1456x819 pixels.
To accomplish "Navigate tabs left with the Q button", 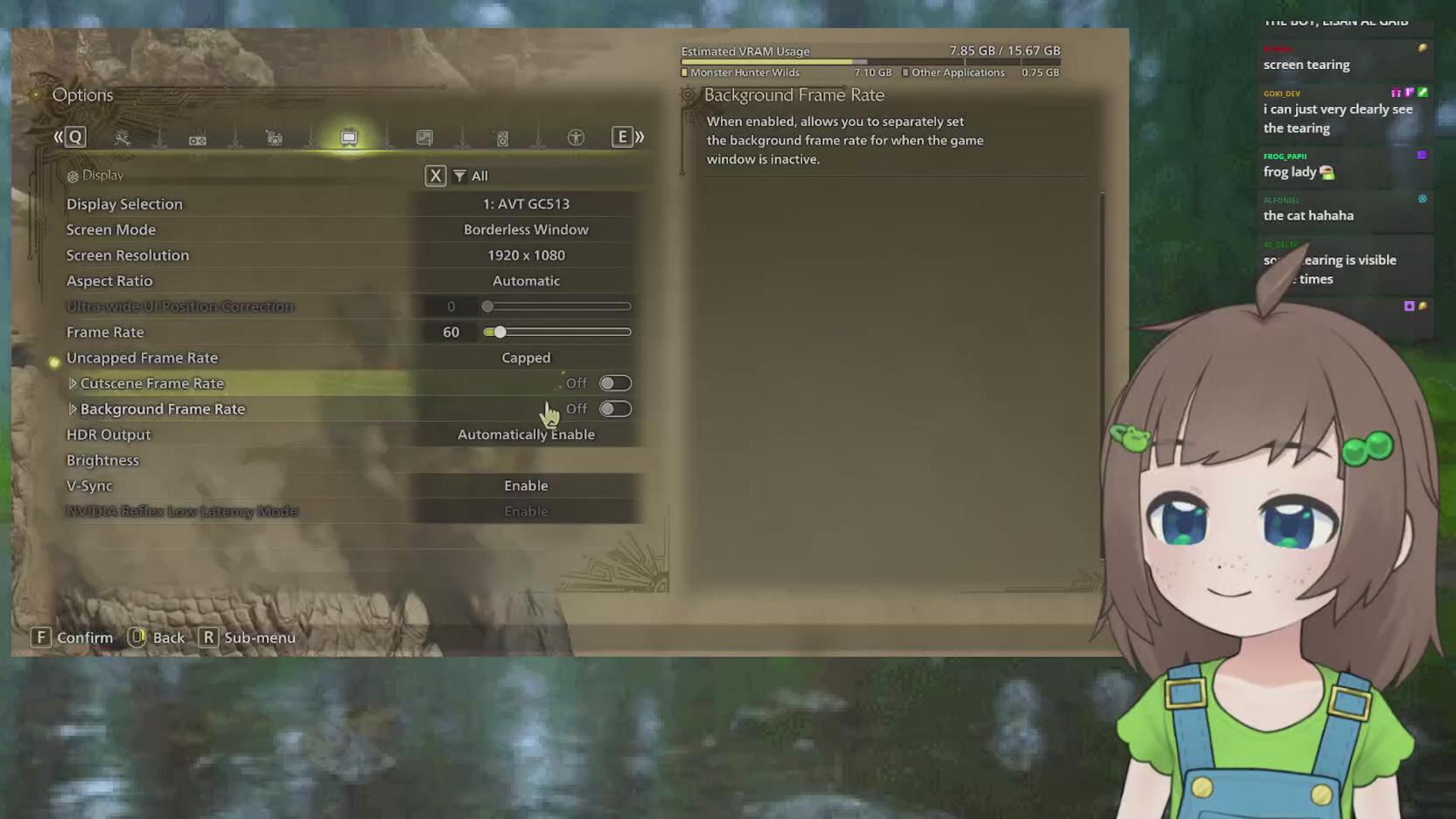I will click(74, 137).
